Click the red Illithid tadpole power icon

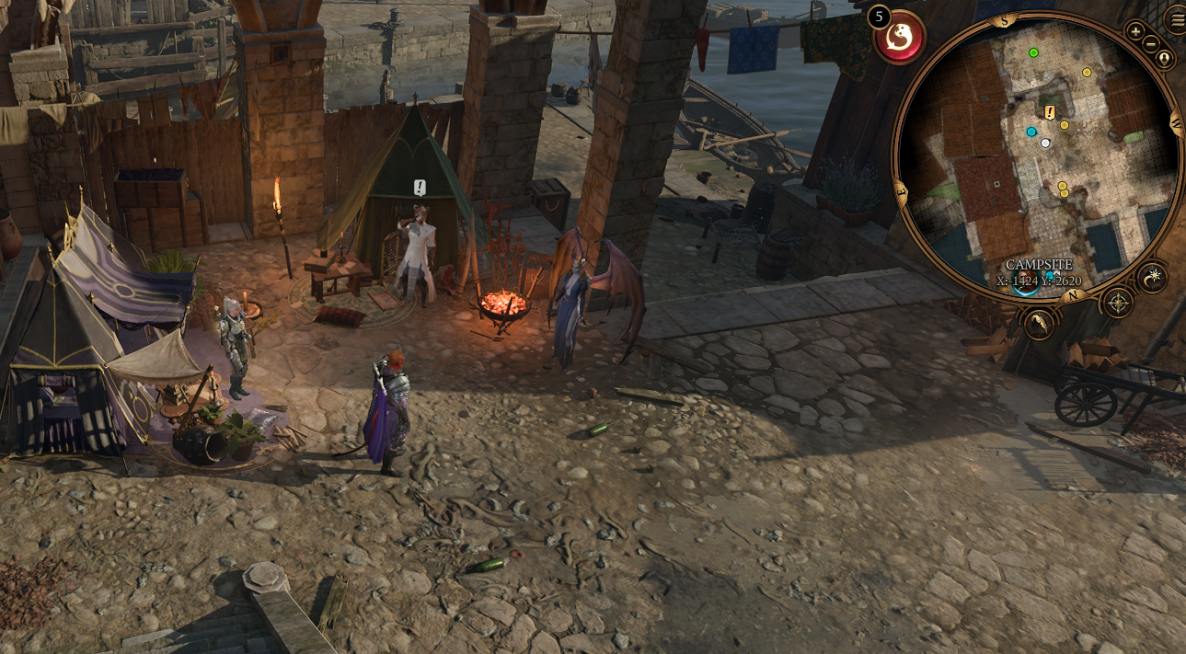click(900, 39)
